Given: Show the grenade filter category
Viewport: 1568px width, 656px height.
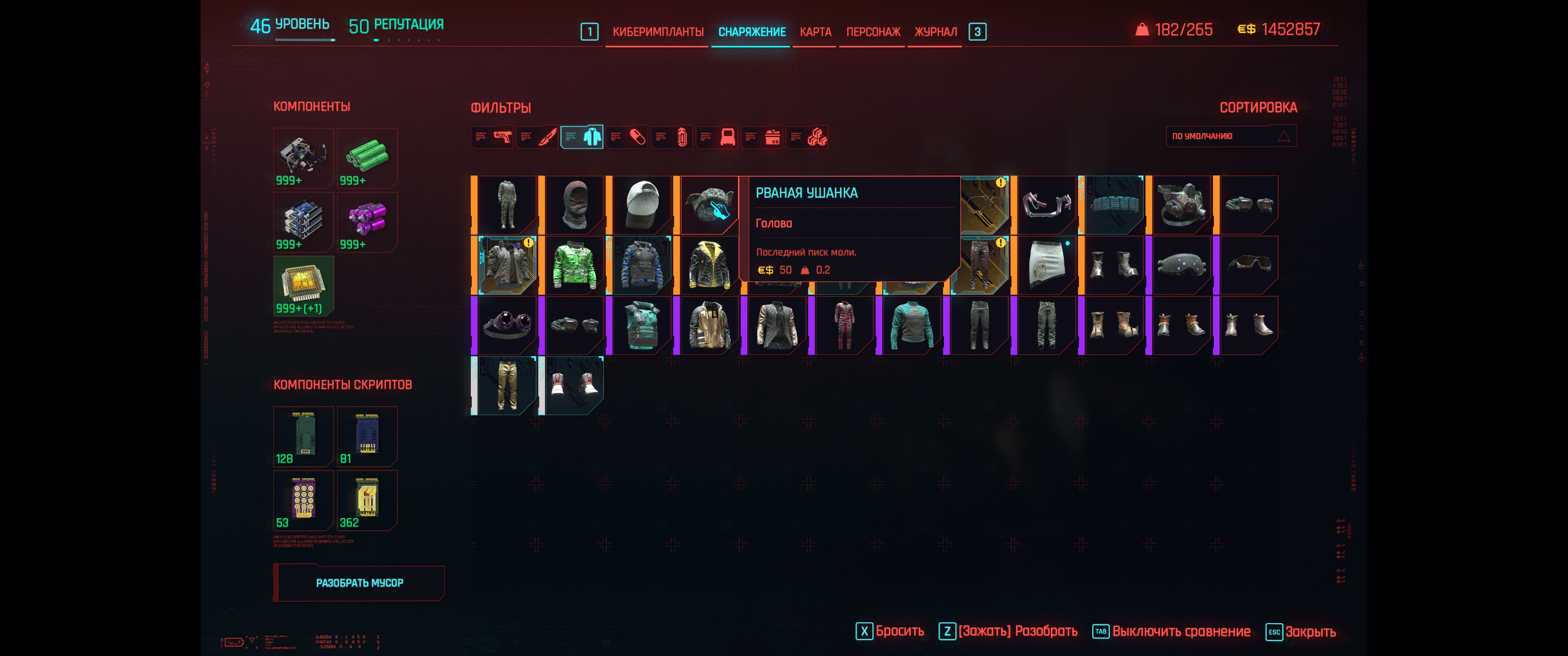Looking at the screenshot, I should point(673,137).
